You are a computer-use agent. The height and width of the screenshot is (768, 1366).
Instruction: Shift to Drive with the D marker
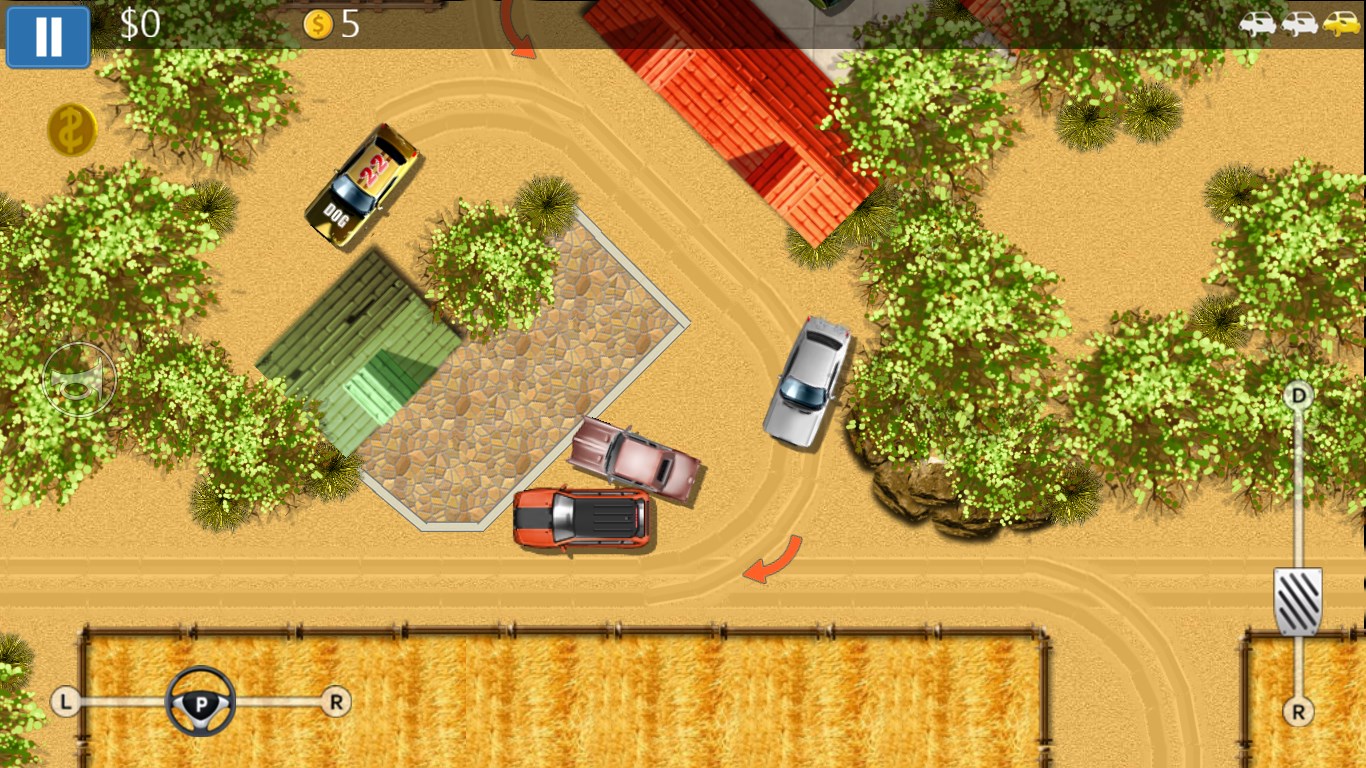pyautogui.click(x=1298, y=395)
